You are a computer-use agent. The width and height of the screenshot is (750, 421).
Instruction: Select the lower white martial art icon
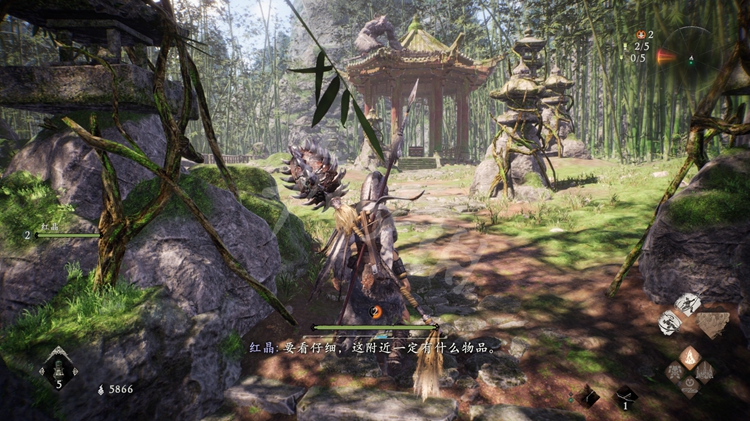pos(670,322)
